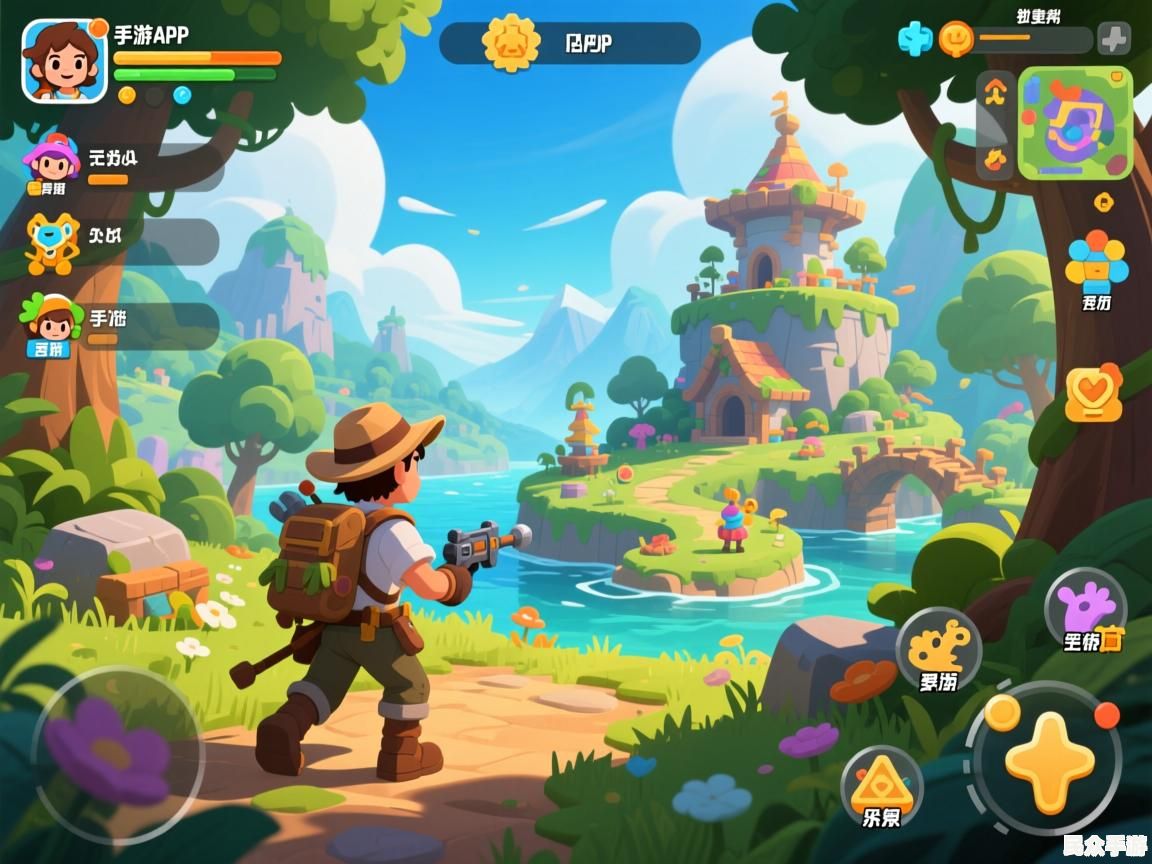Tap the small yellow orb on attack ring
1152x864 pixels.
click(1002, 712)
